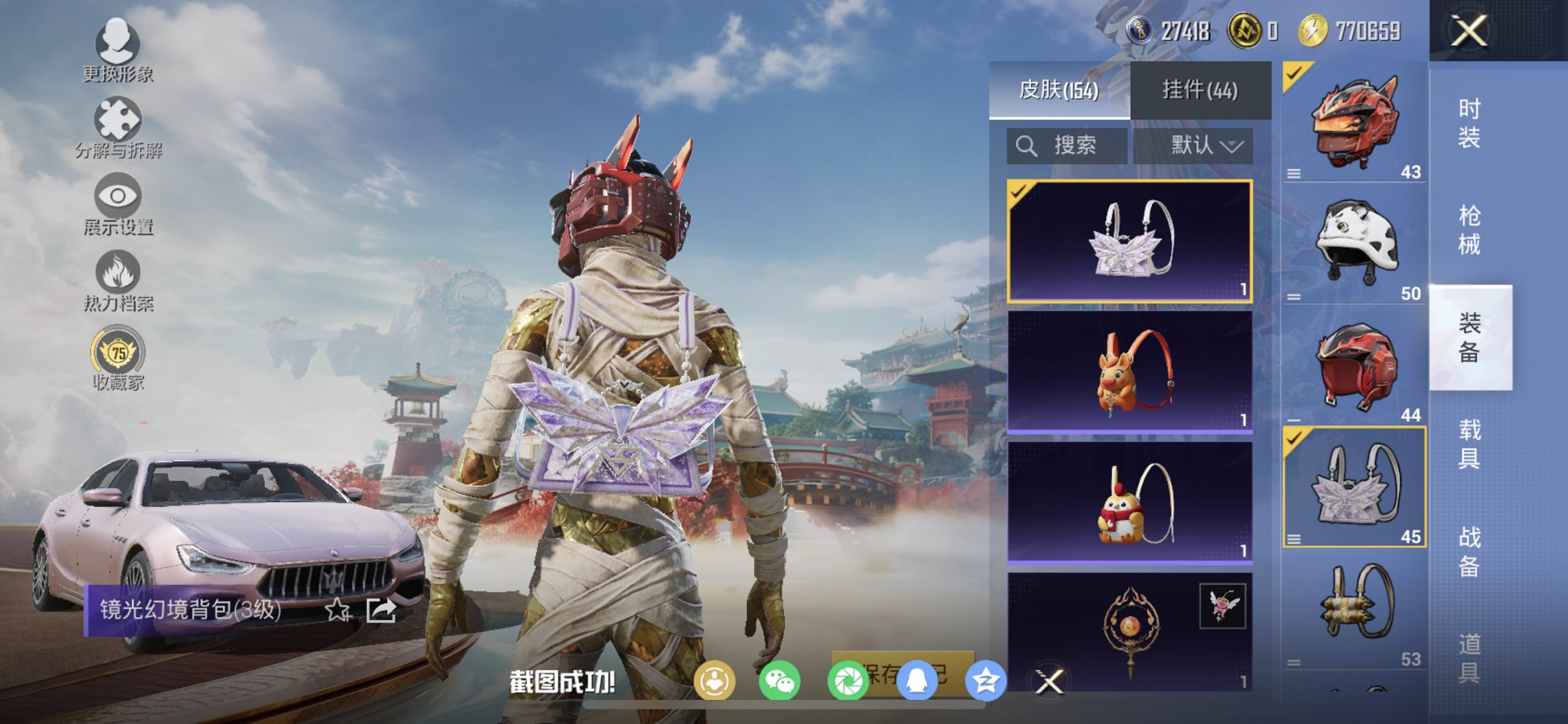This screenshot has height=724, width=1568.
Task: Open the search magnifier in skins panel
Action: pos(1027,144)
